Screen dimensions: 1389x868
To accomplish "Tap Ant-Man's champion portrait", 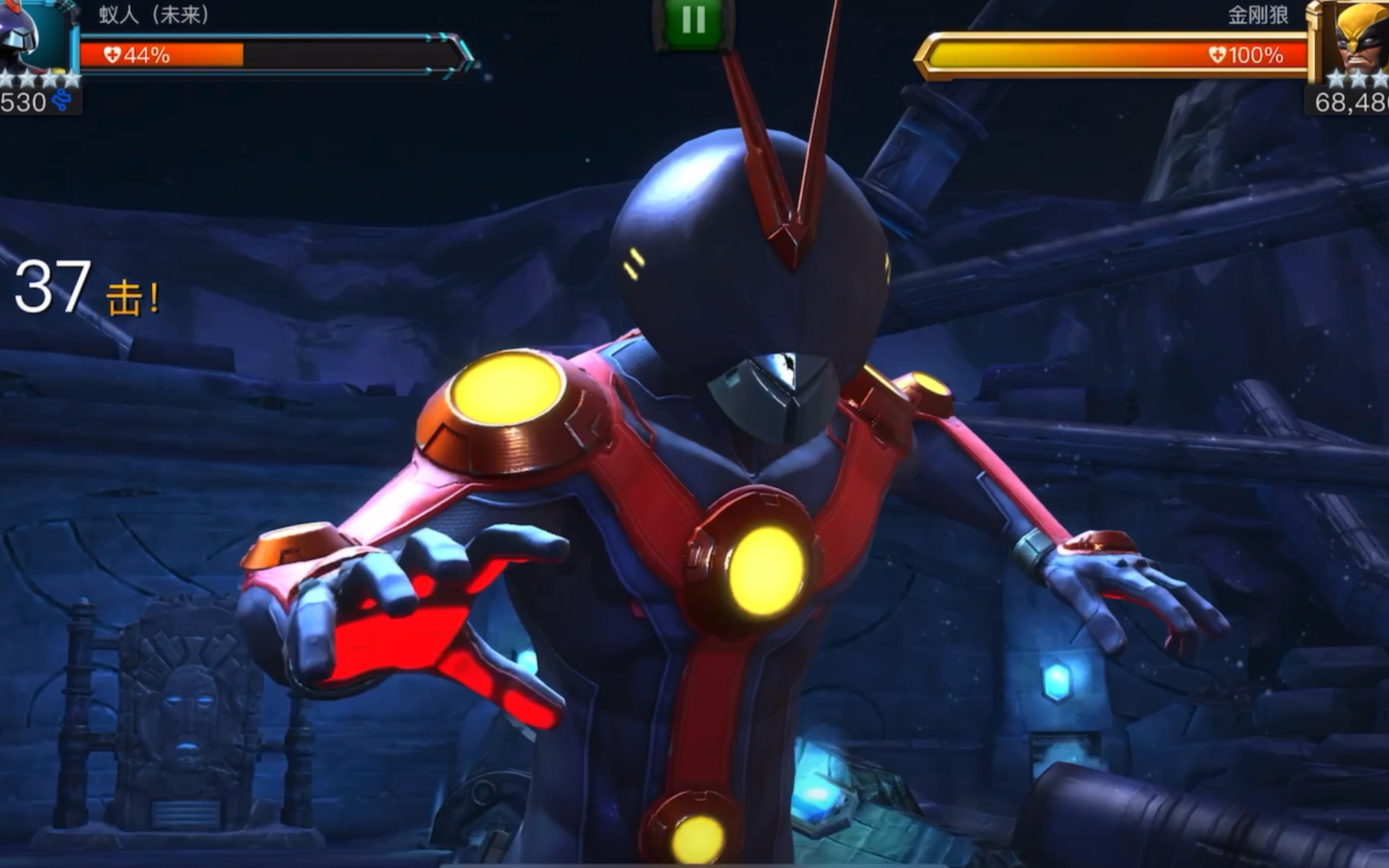I will click(35, 36).
